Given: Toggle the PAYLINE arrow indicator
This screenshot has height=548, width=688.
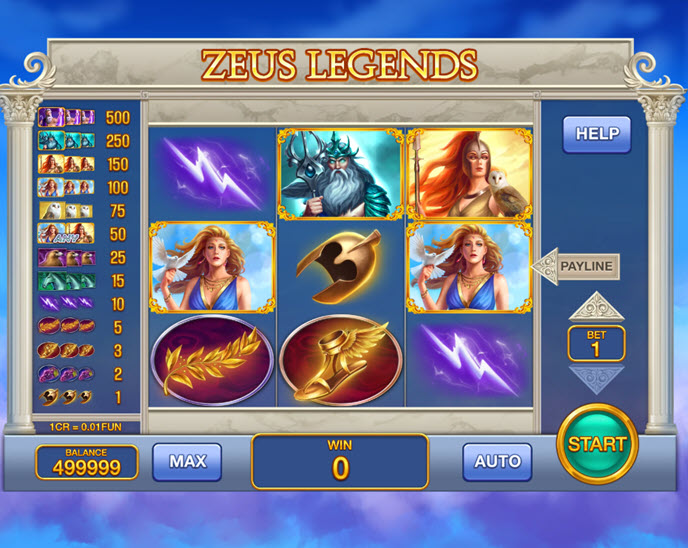Looking at the screenshot, I should coord(577,267).
